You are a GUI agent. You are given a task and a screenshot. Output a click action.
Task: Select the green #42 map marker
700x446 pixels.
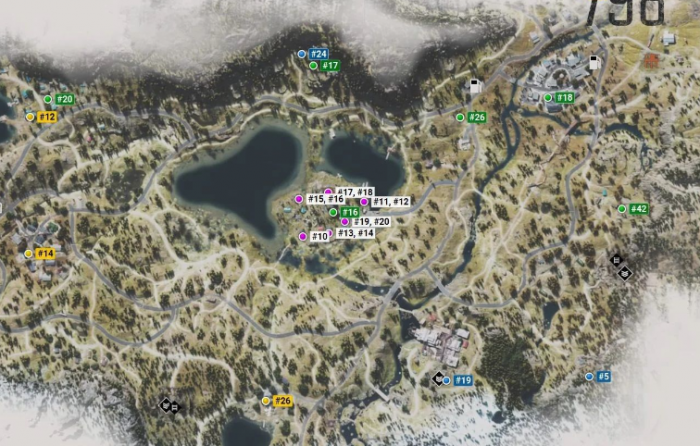click(622, 209)
